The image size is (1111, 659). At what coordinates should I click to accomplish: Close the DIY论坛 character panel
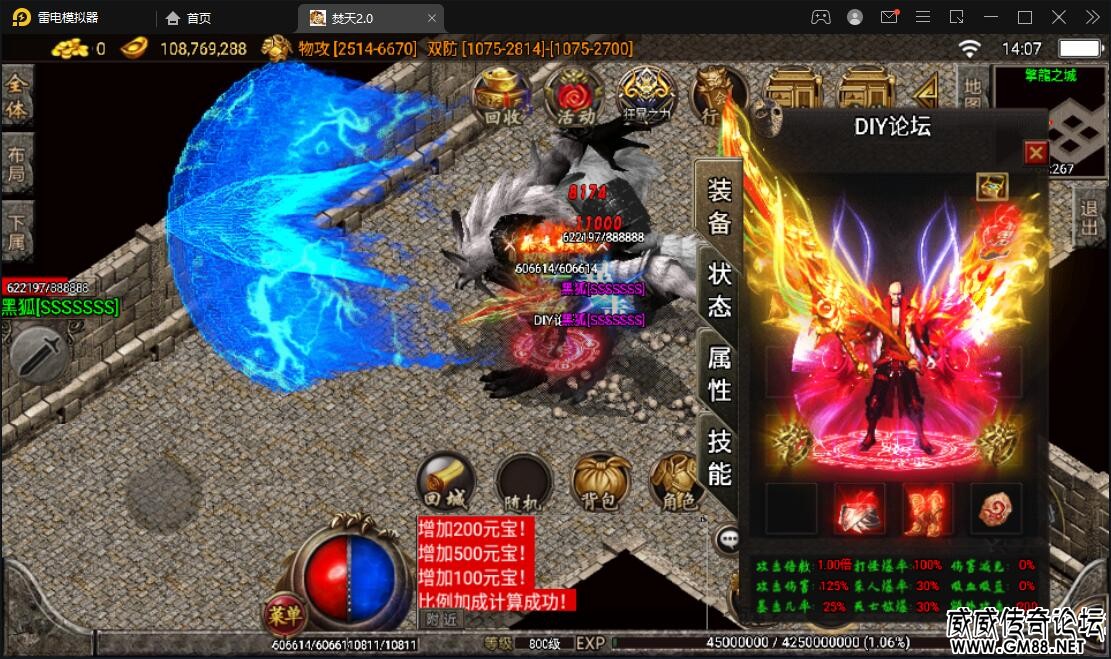1036,152
